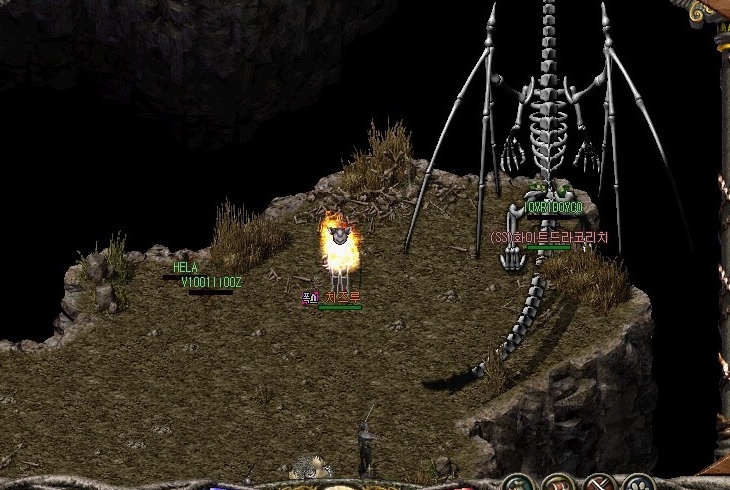This screenshot has height=490, width=730.
Task: Click the round red-and-white striped button
Action: 558,484
